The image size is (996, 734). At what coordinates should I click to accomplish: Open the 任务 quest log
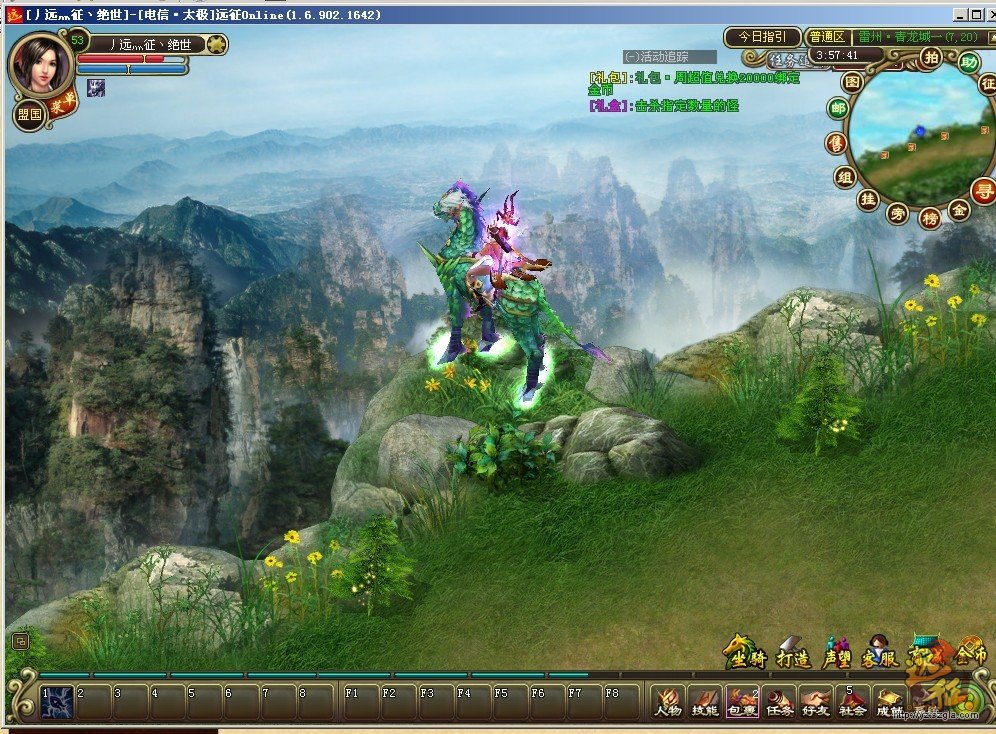pos(779,702)
